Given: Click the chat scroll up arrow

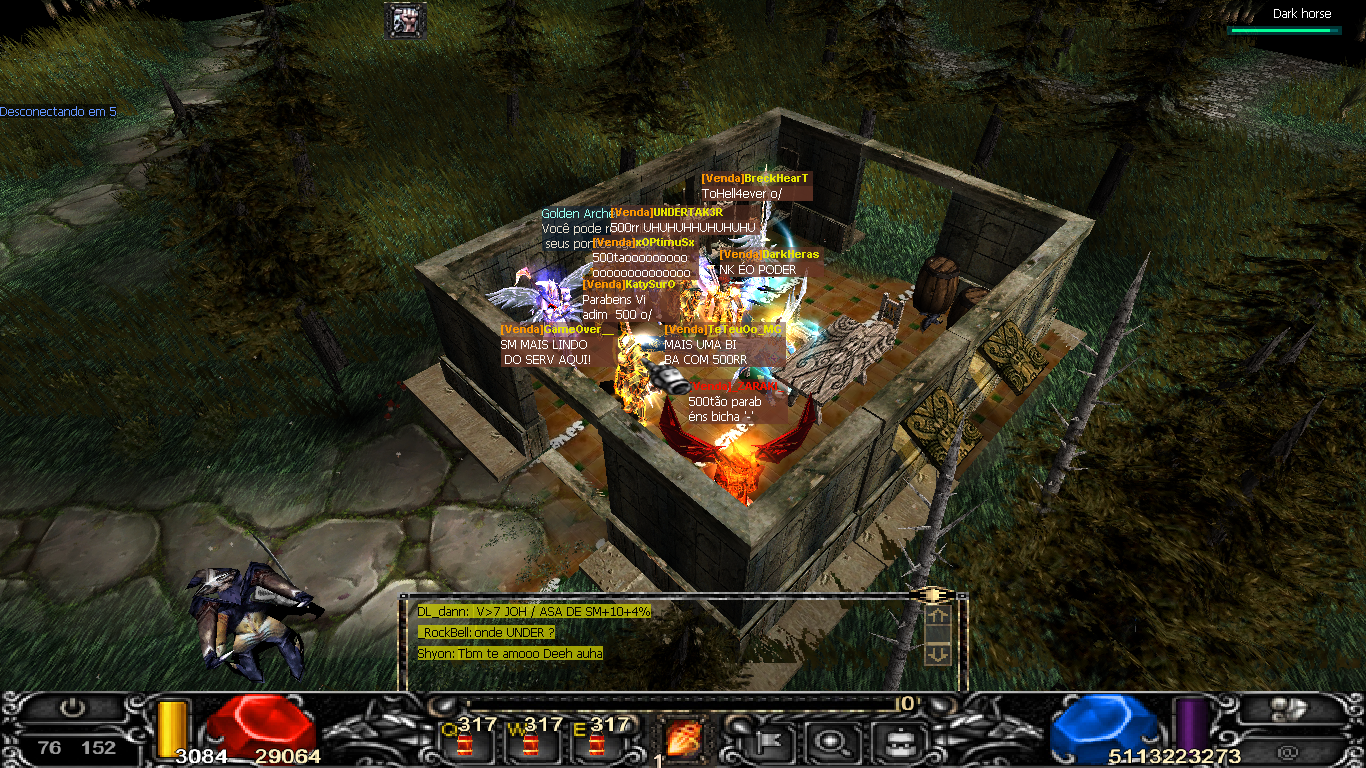Looking at the screenshot, I should coord(938,617).
